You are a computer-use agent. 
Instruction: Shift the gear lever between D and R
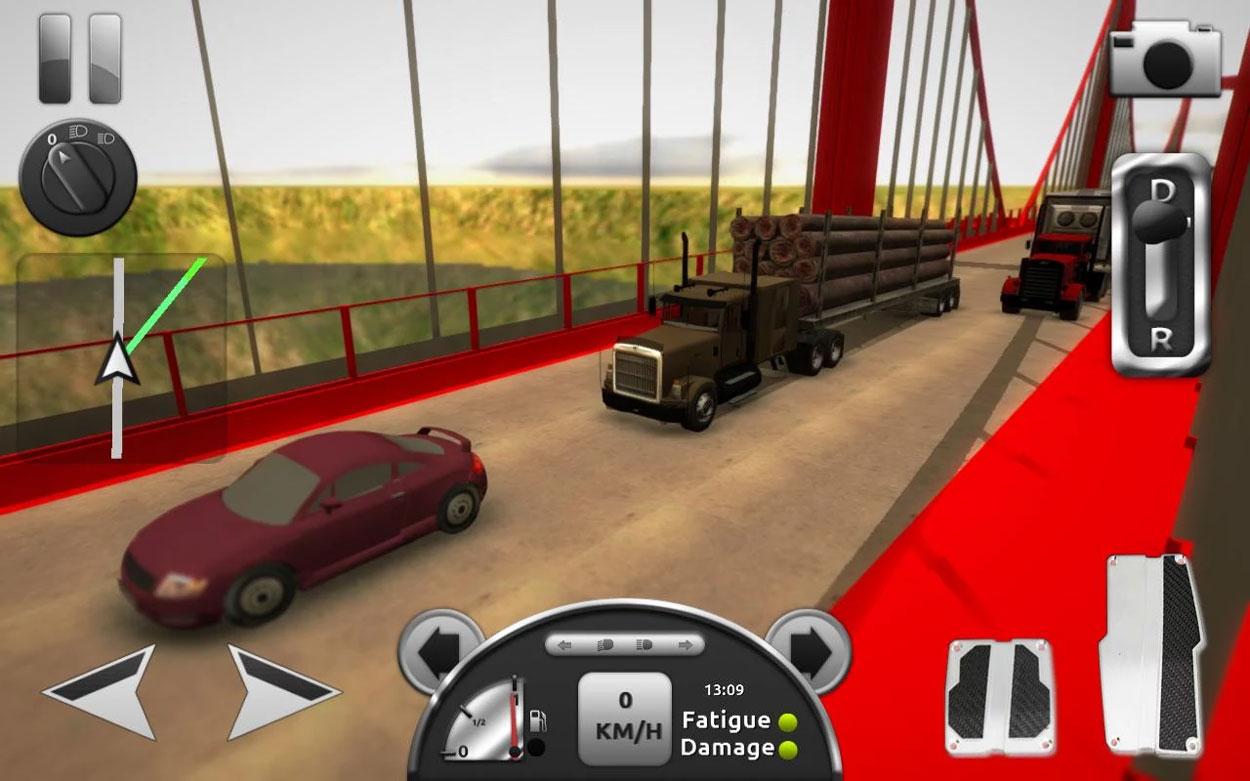click(x=1160, y=264)
